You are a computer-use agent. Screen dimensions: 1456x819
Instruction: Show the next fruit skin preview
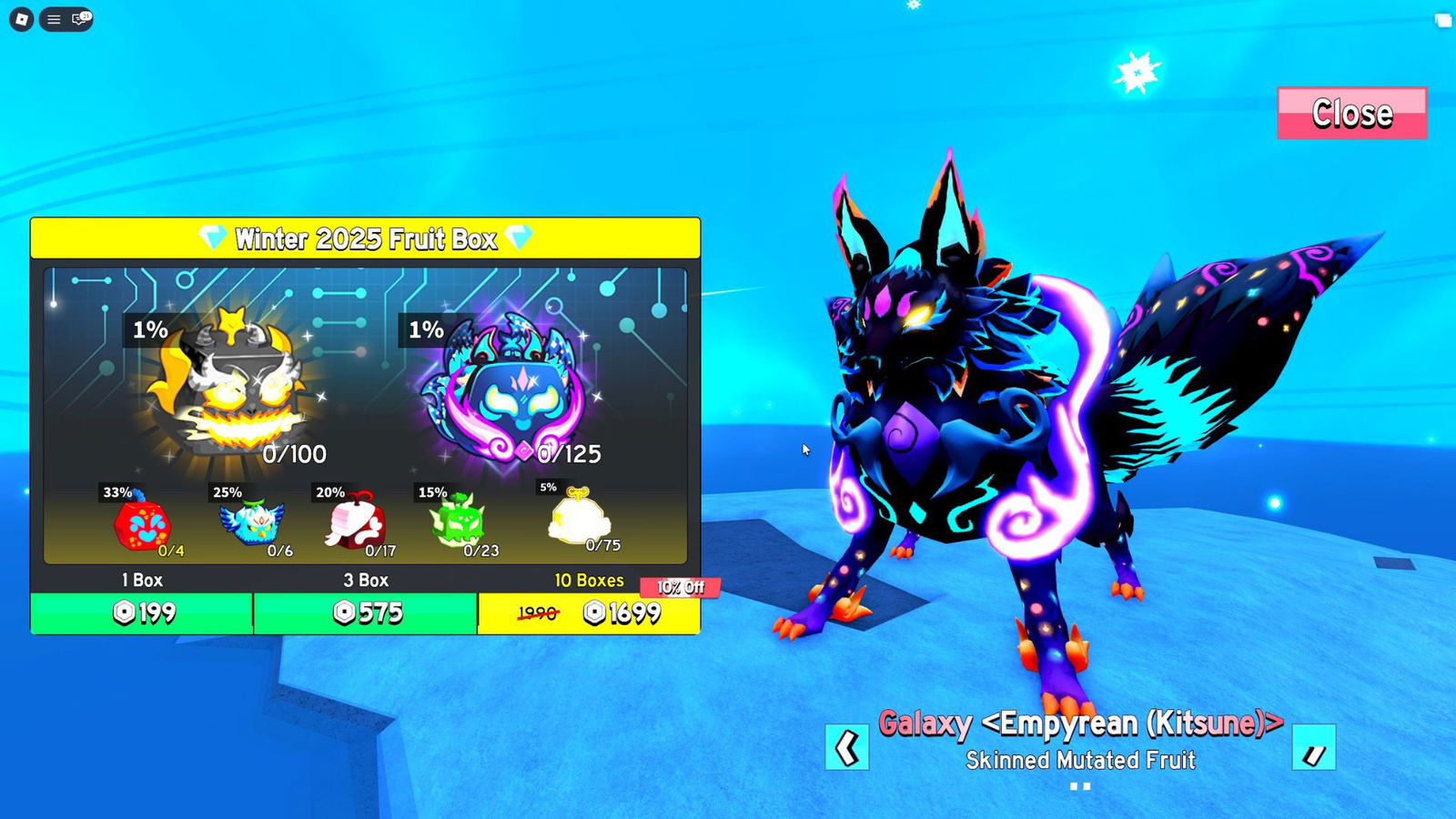pos(1313,748)
